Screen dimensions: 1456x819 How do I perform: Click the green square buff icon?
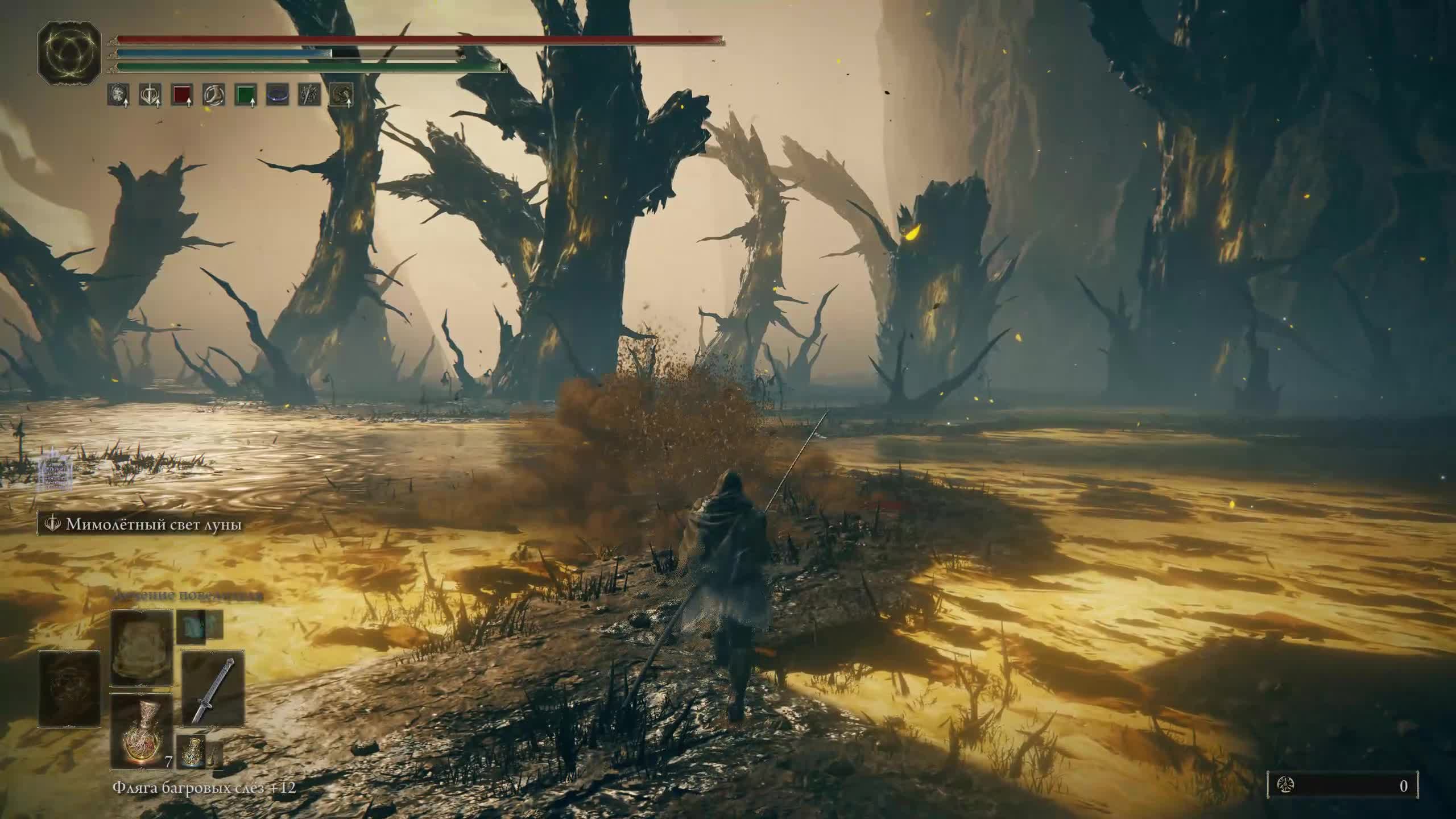coord(246,94)
